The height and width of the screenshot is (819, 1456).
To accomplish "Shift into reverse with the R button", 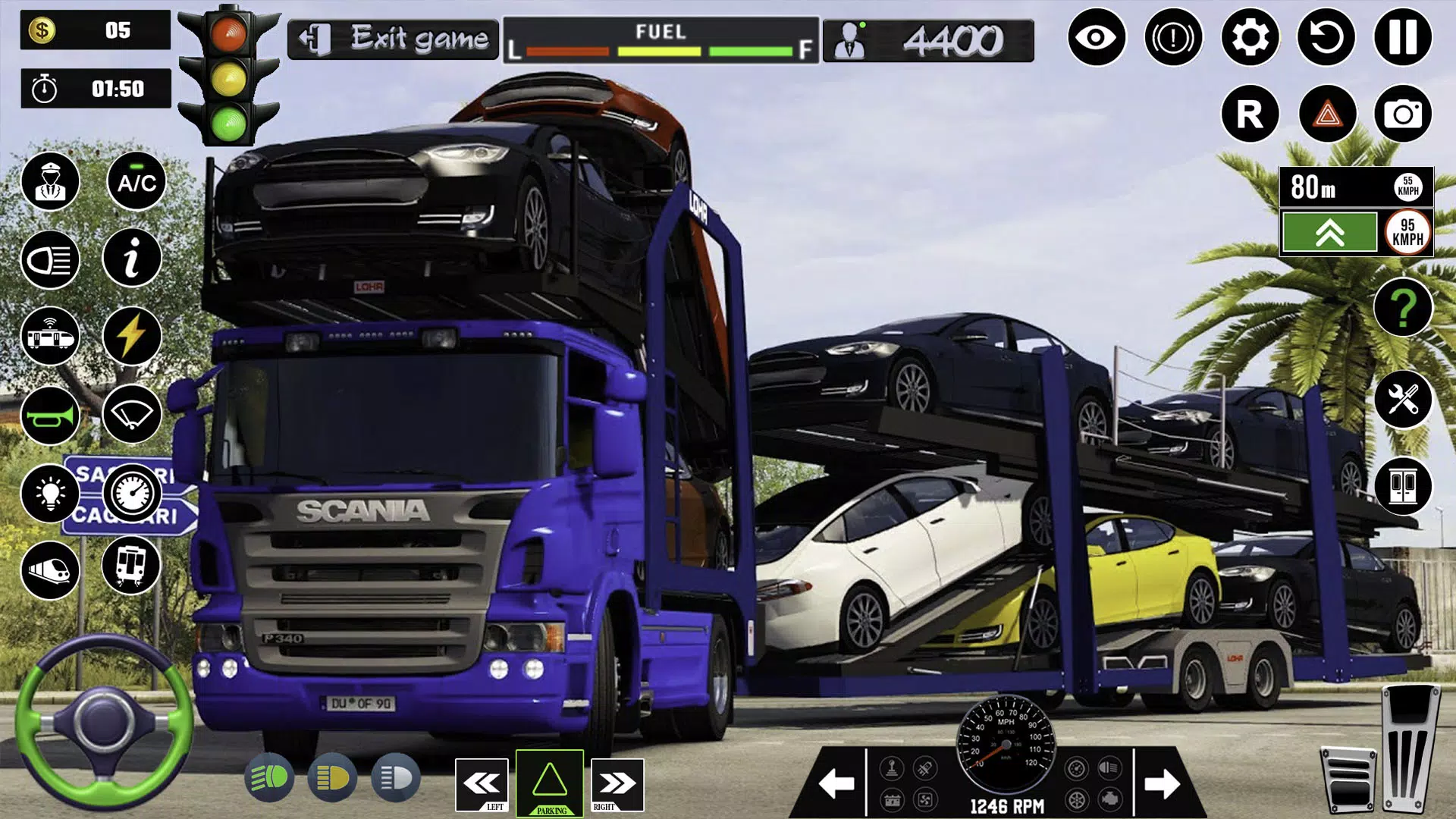I will point(1250,115).
